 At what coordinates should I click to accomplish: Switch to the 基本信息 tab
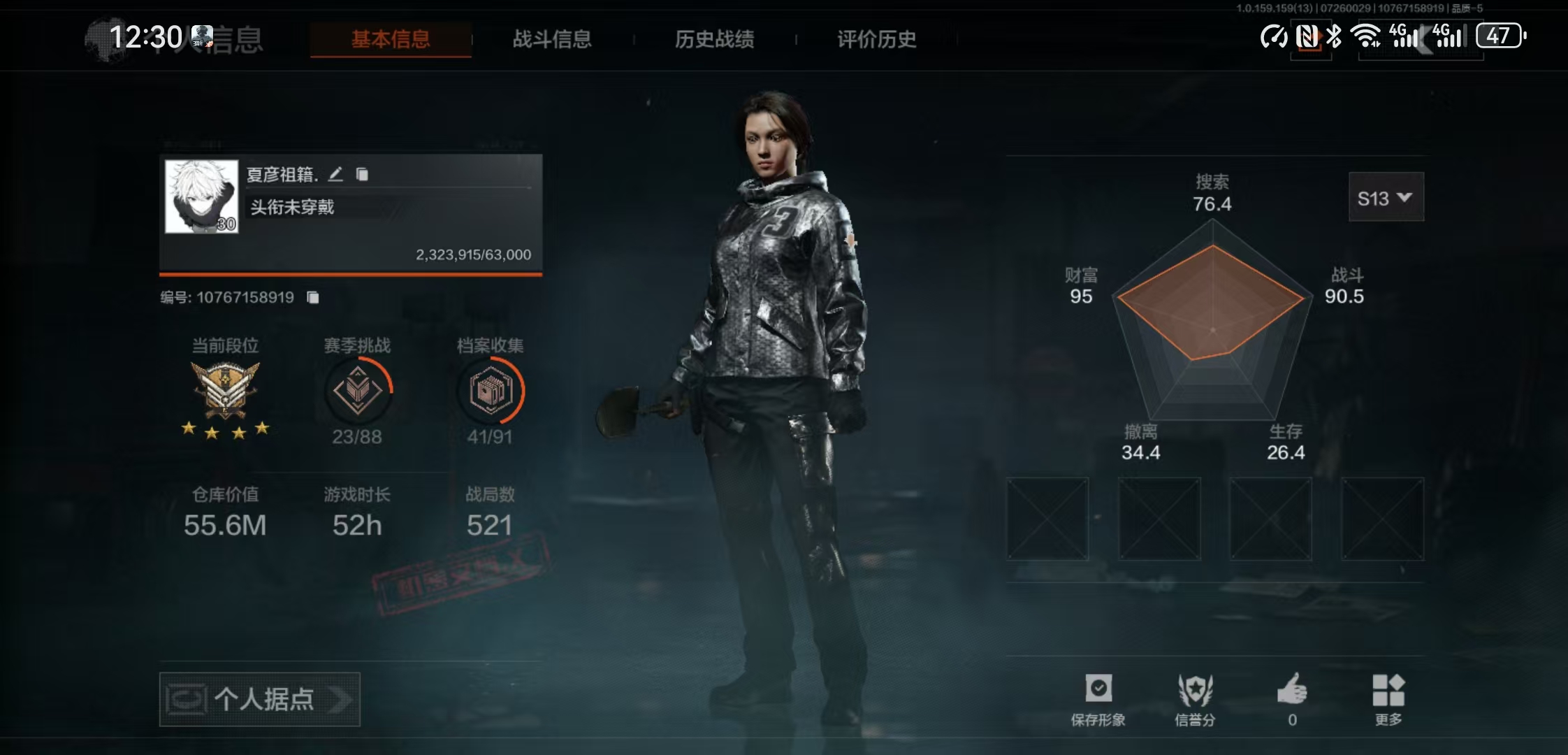coord(391,39)
